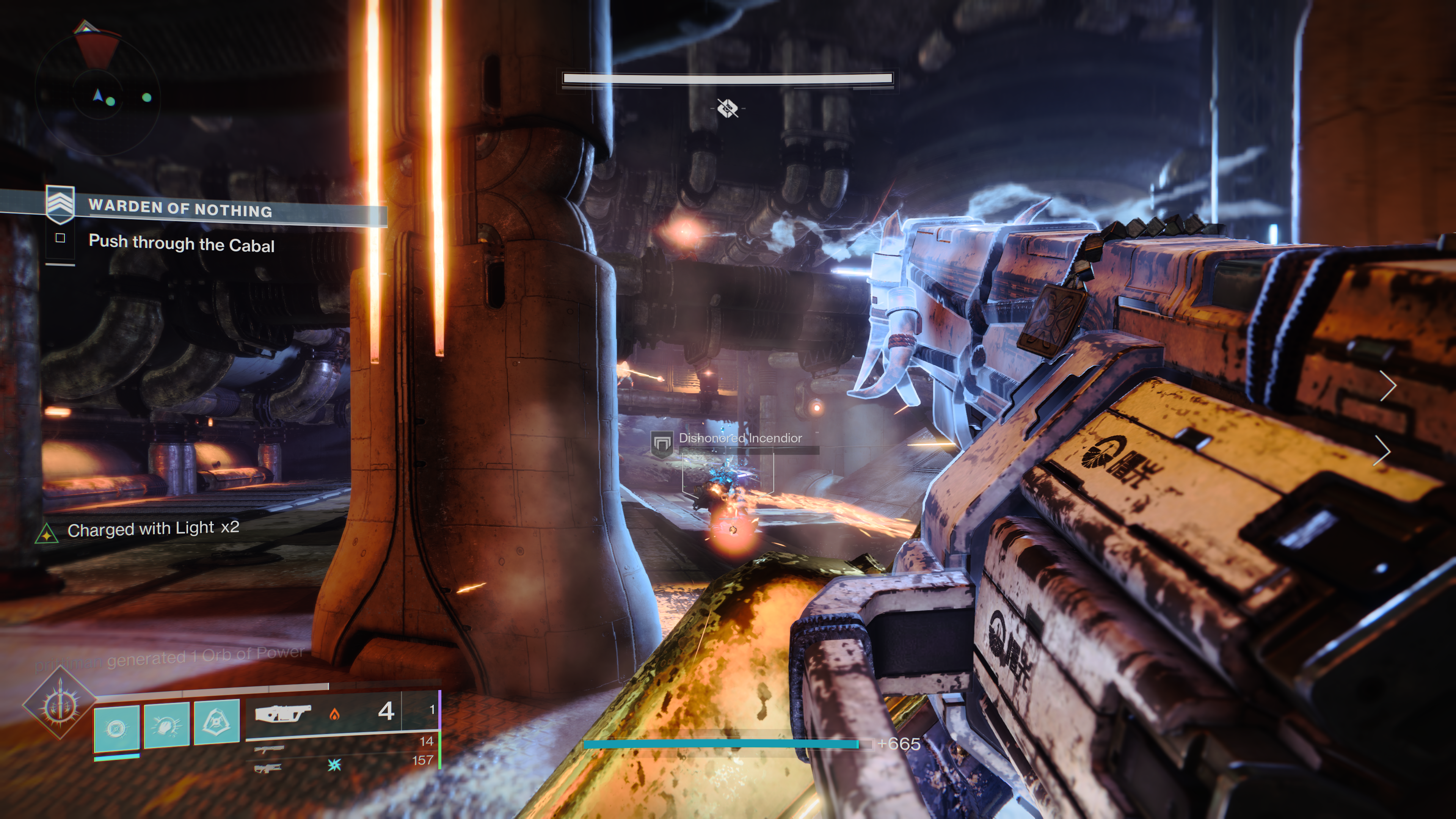
Task: Activate the class ability icon
Action: coord(217,722)
